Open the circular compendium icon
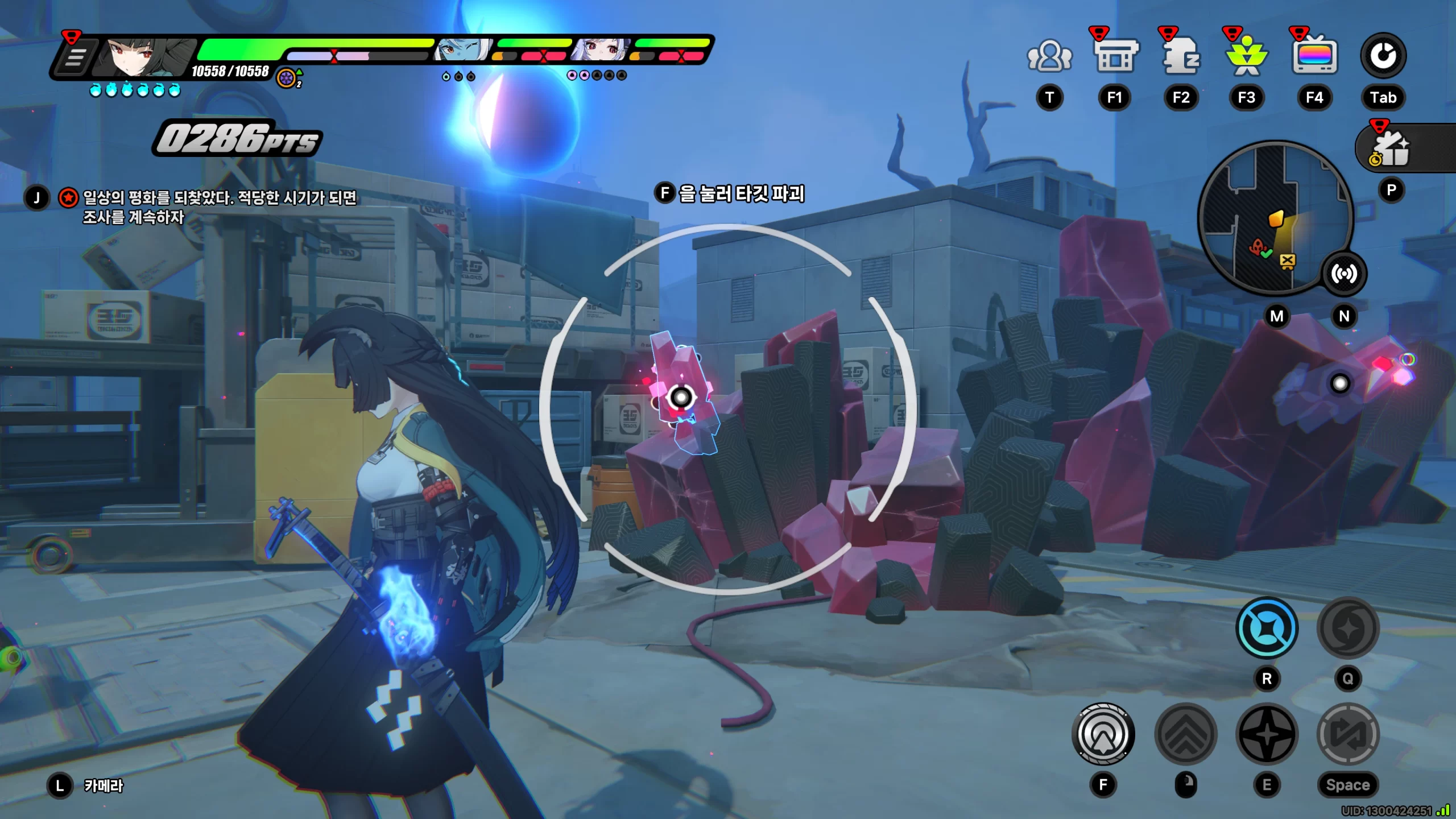This screenshot has height=819, width=1456. (1383, 56)
